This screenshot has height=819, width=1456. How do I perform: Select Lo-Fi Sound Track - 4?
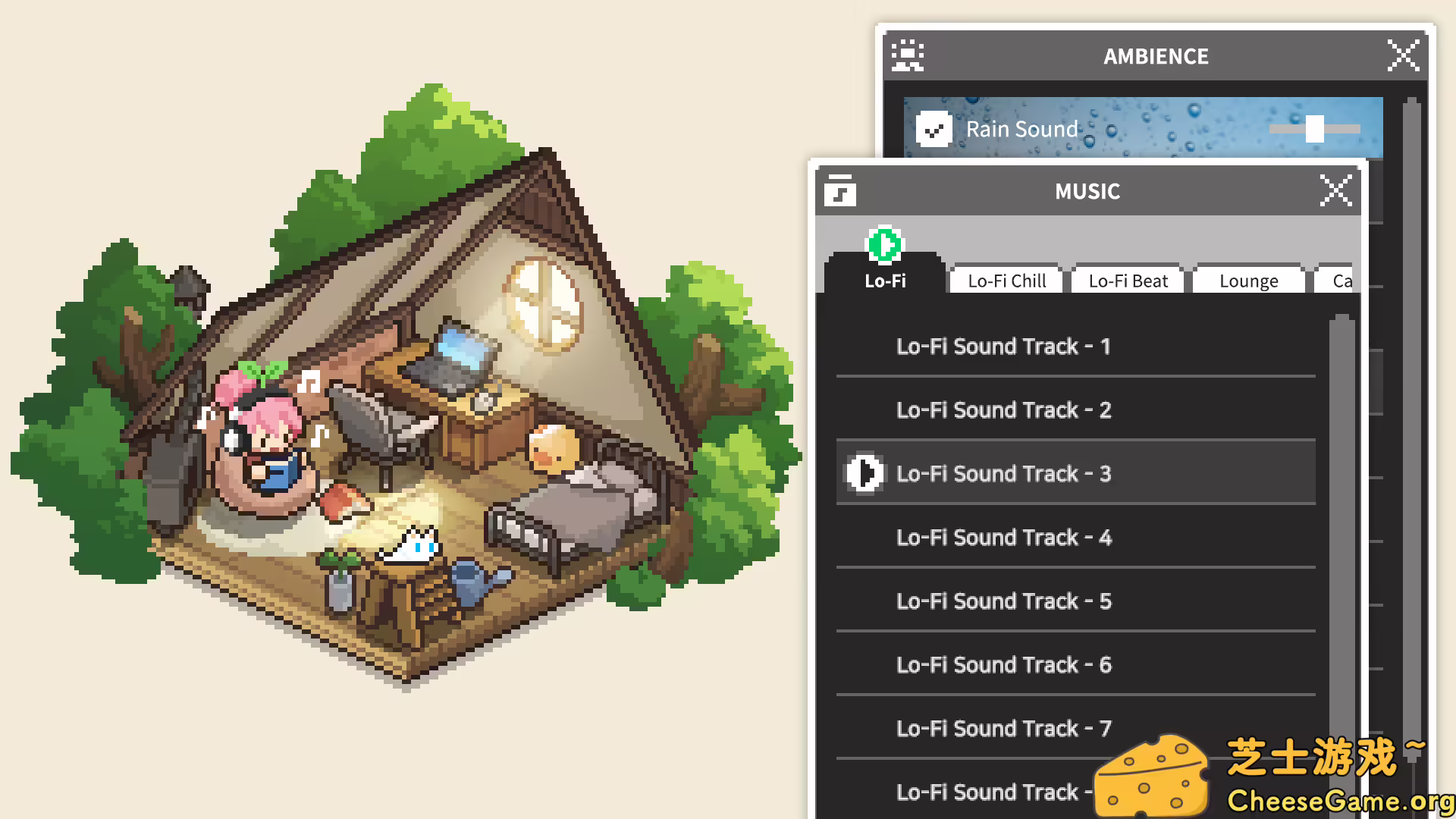click(x=1003, y=537)
